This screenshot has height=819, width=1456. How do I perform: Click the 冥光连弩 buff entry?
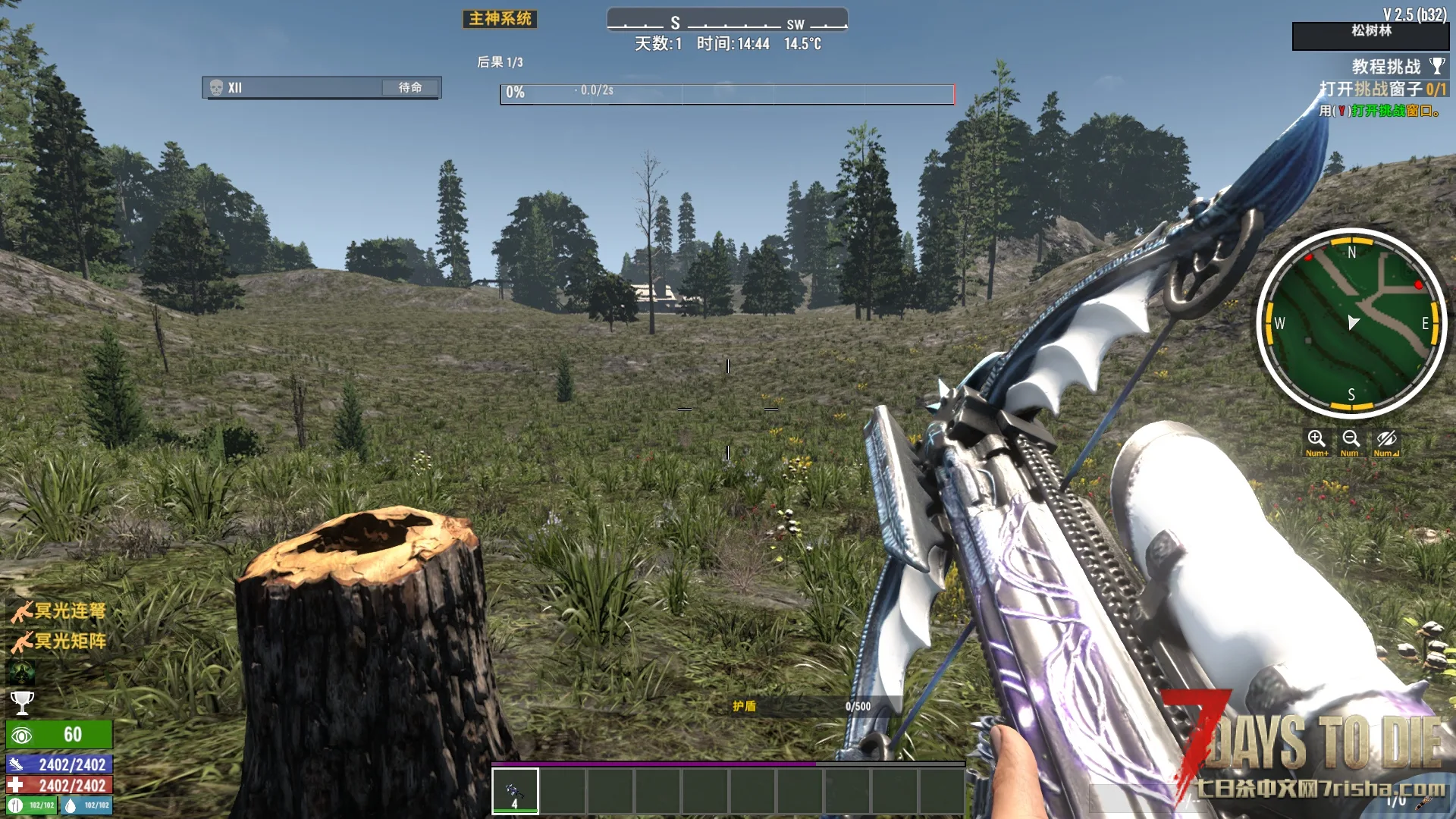pyautogui.click(x=58, y=611)
